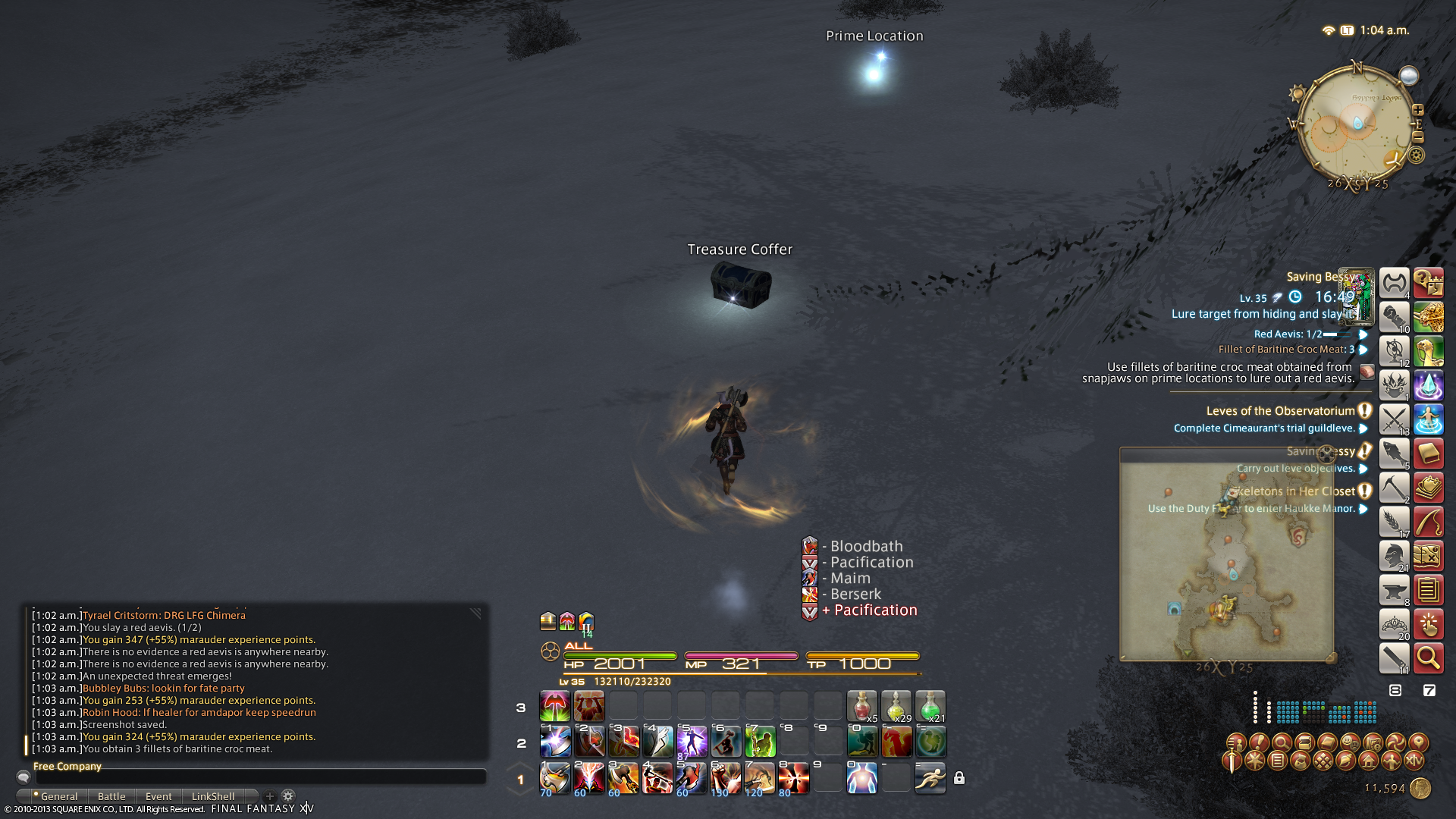Use the green potion with x21 count
The height and width of the screenshot is (819, 1456).
pyautogui.click(x=930, y=706)
